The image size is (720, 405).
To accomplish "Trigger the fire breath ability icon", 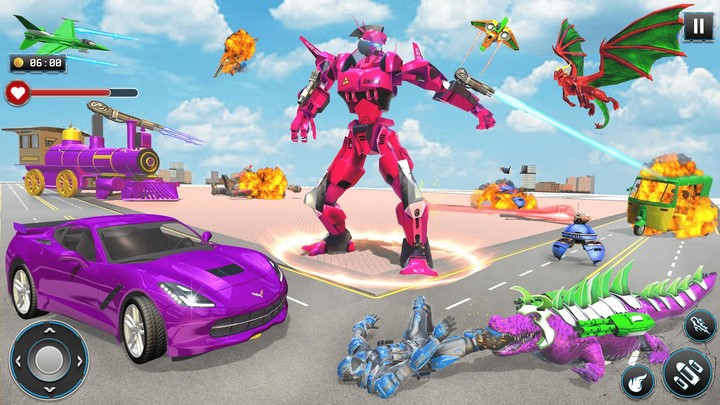I will point(700,324).
